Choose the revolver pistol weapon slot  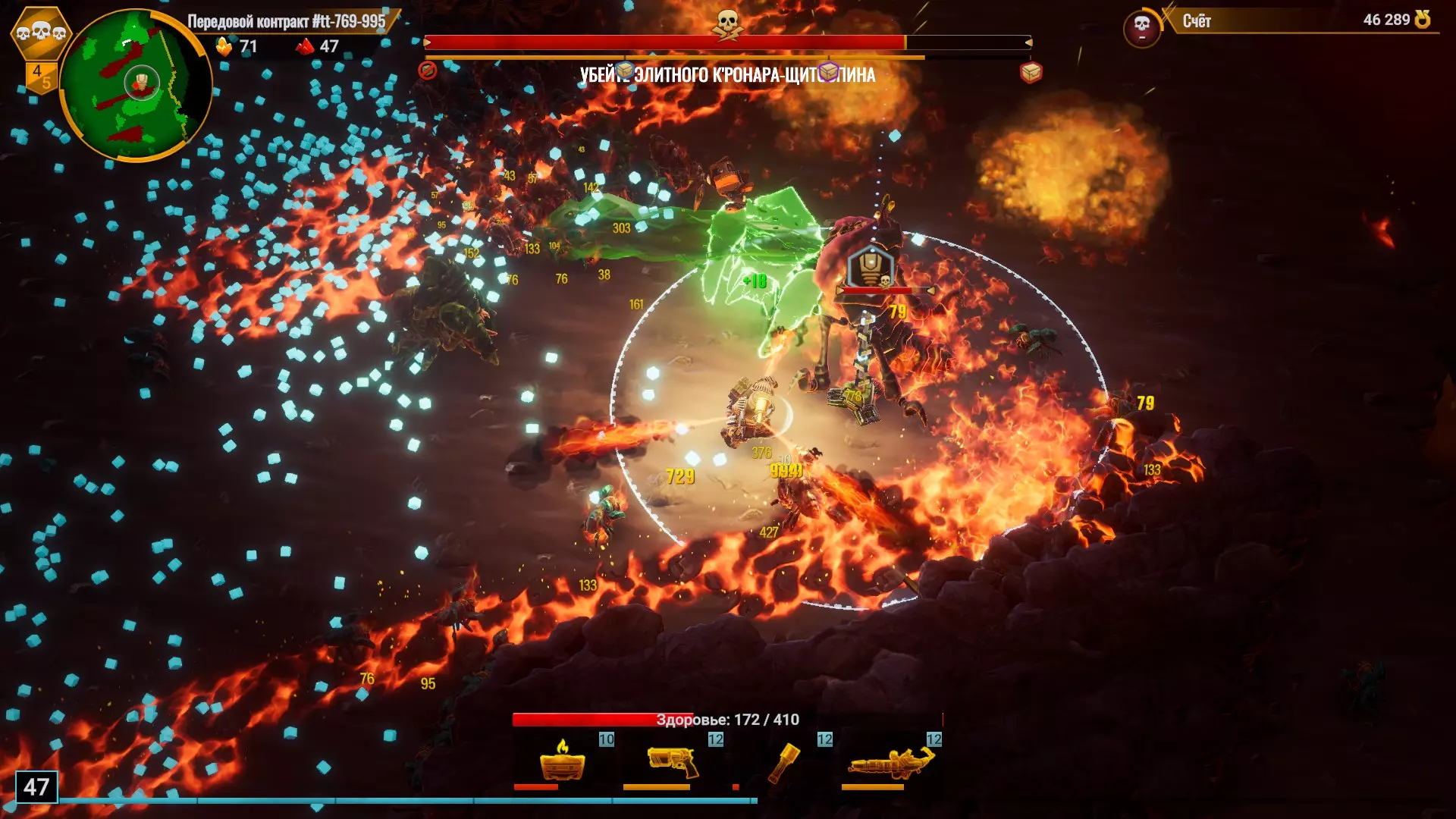(x=672, y=761)
